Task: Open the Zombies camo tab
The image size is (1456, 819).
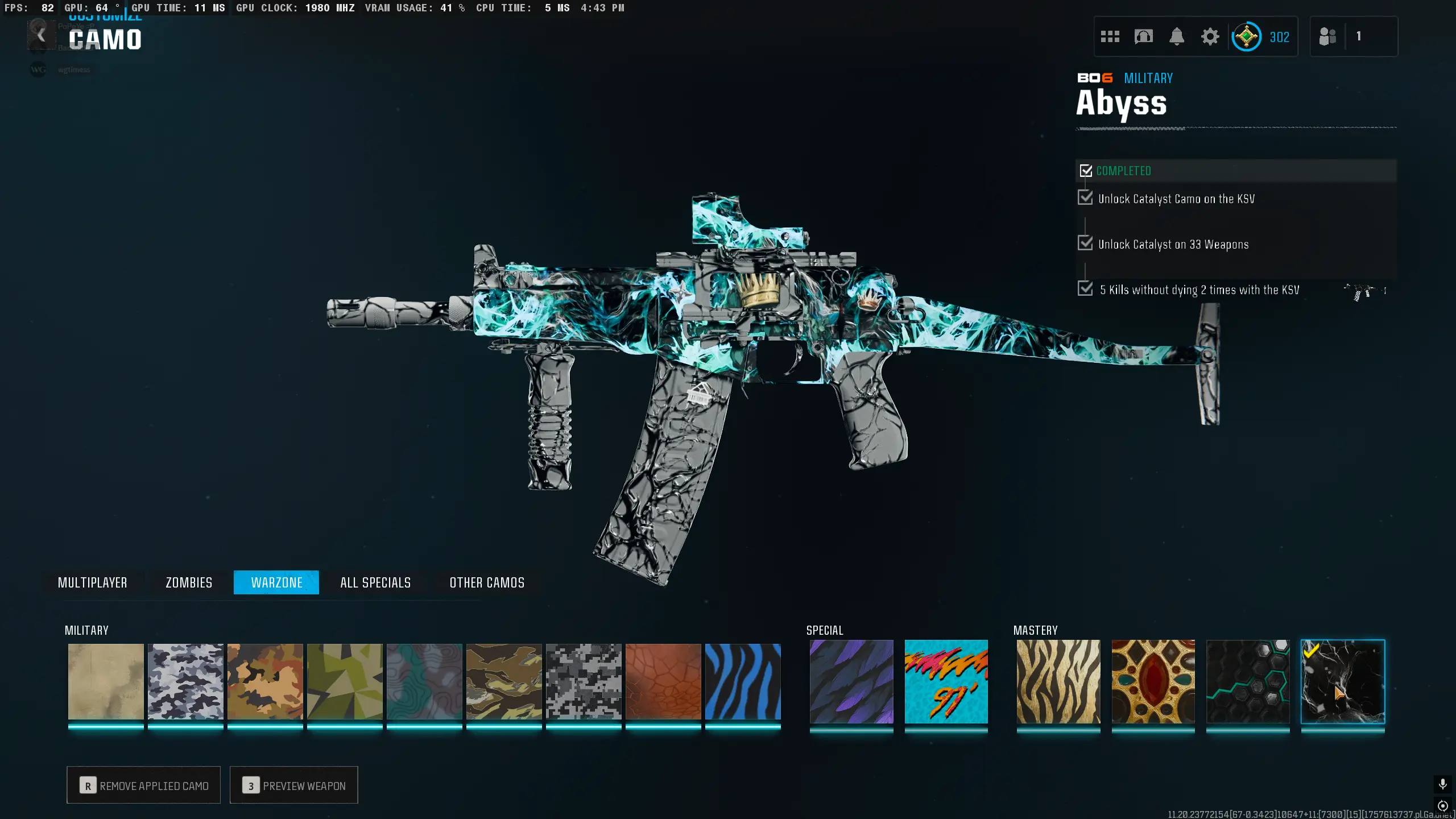Action: pos(189,582)
